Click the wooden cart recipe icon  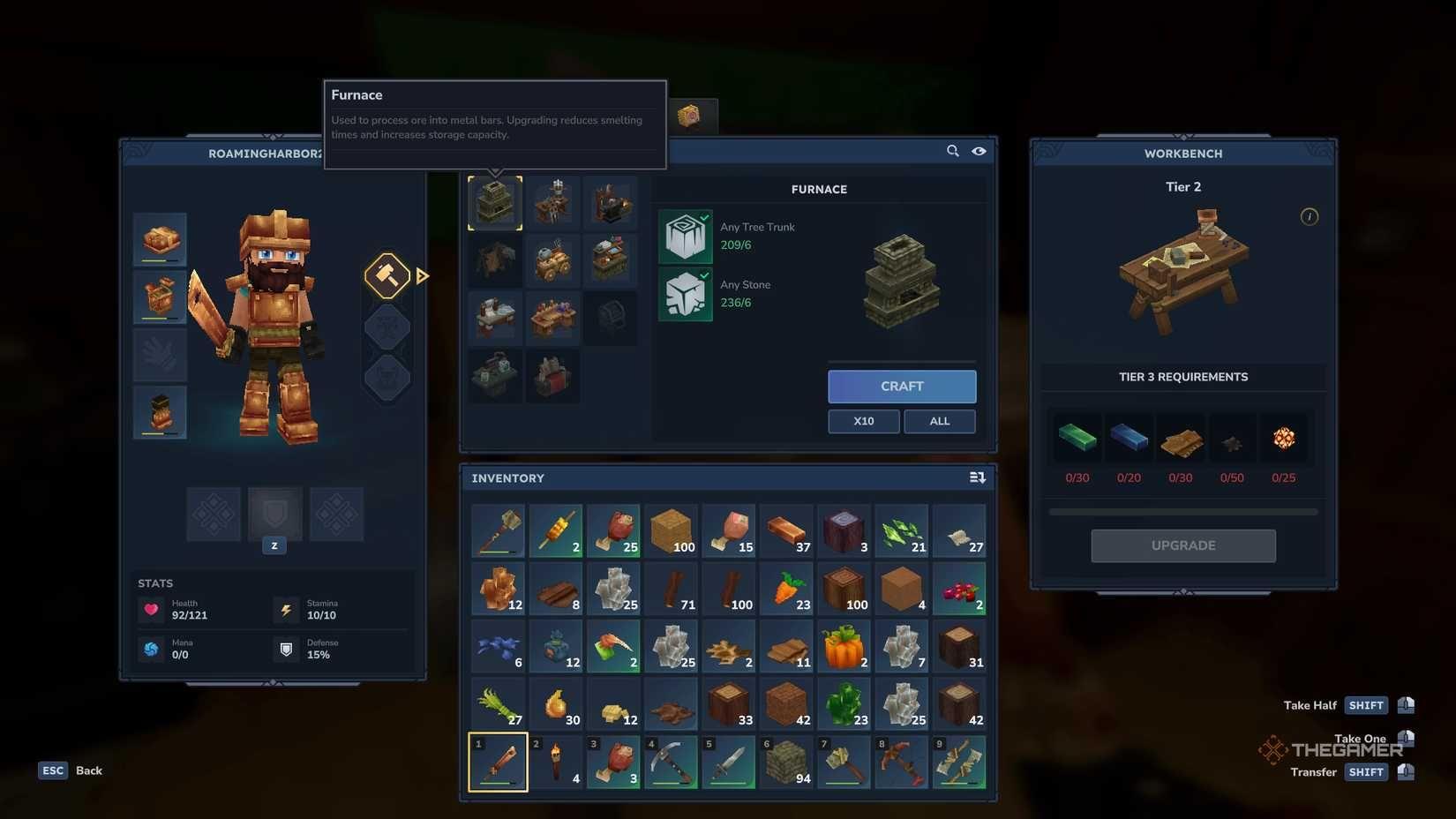coord(552,259)
